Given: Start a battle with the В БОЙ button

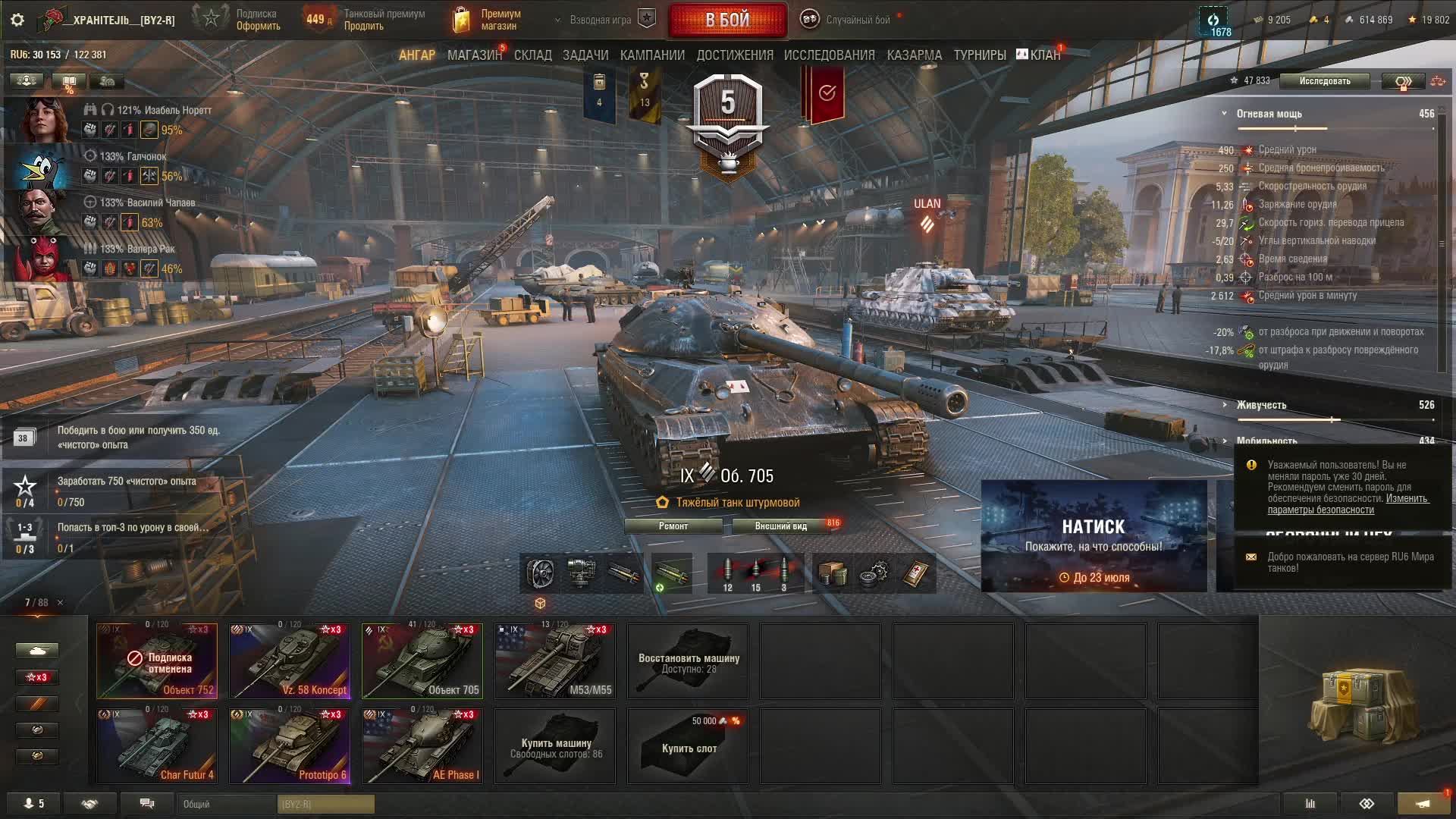Looking at the screenshot, I should 727,20.
